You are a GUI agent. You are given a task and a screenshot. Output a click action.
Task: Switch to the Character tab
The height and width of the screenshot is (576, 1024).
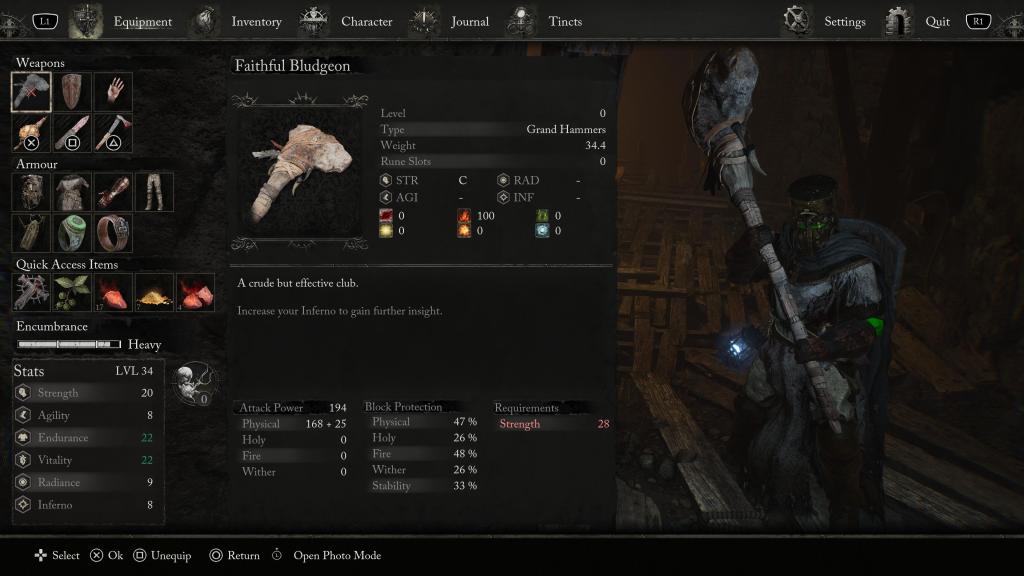coord(366,21)
